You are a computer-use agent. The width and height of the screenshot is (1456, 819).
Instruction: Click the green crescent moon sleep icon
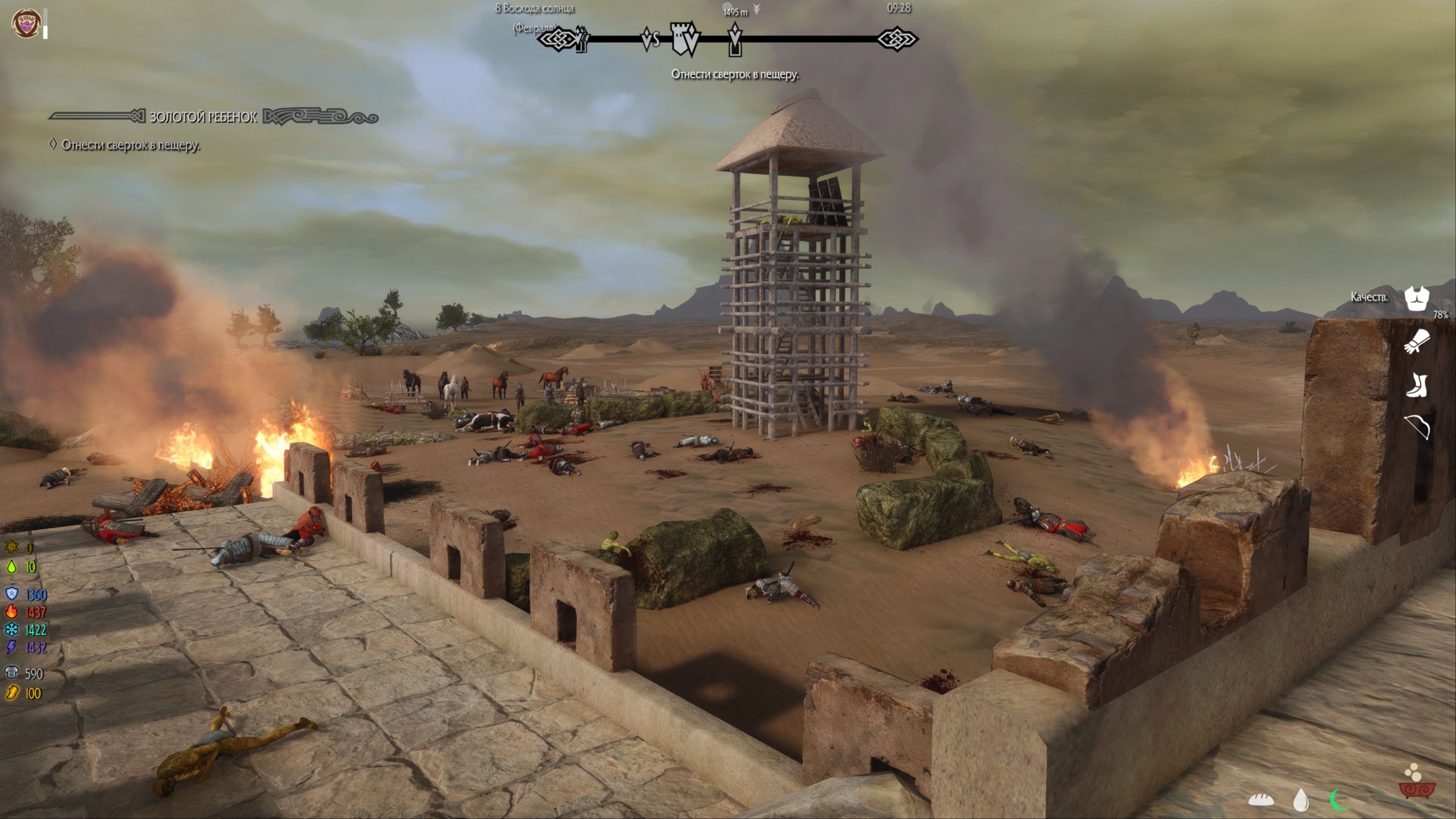pos(1338,800)
